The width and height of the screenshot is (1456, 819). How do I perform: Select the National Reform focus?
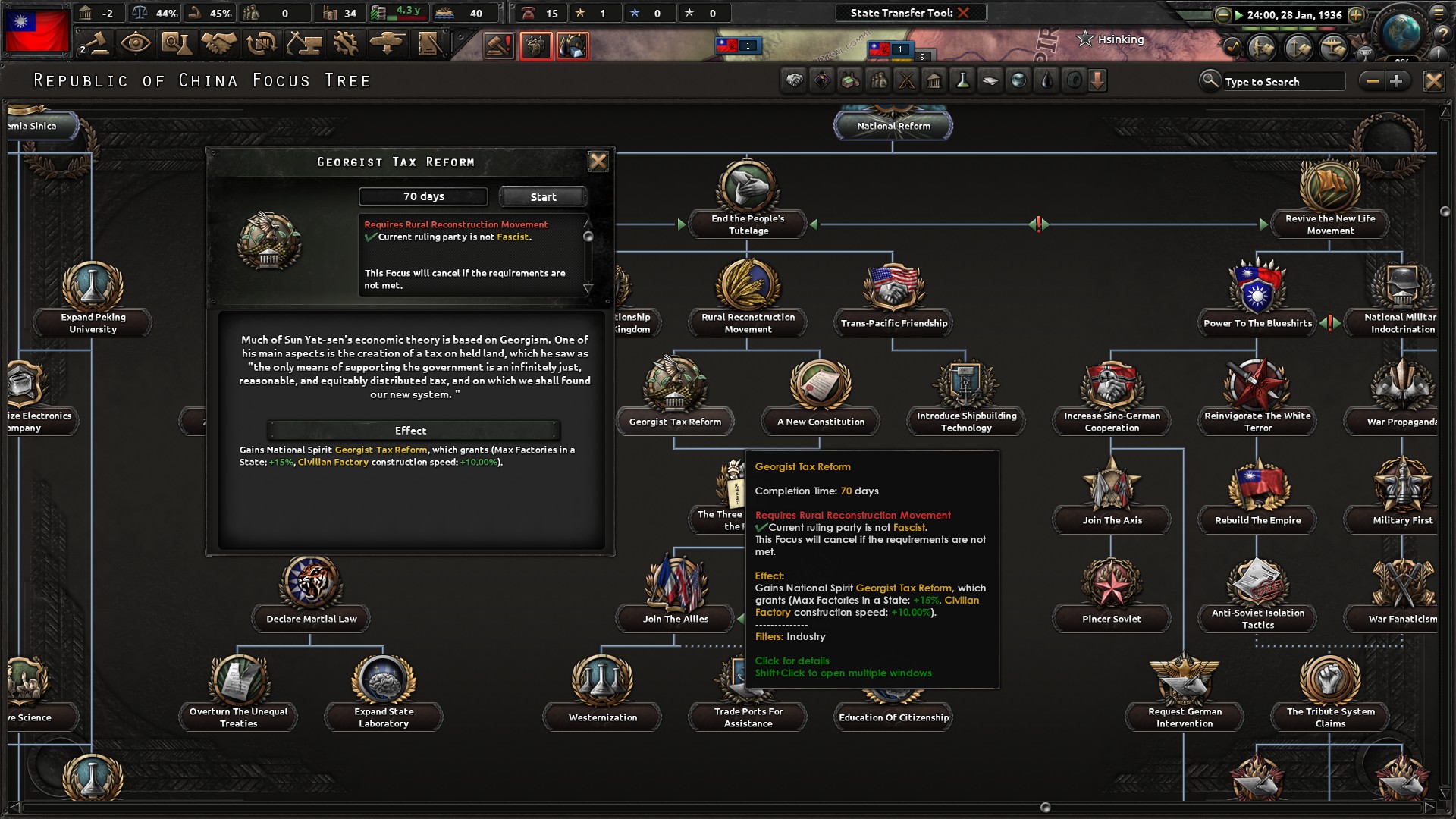893,126
